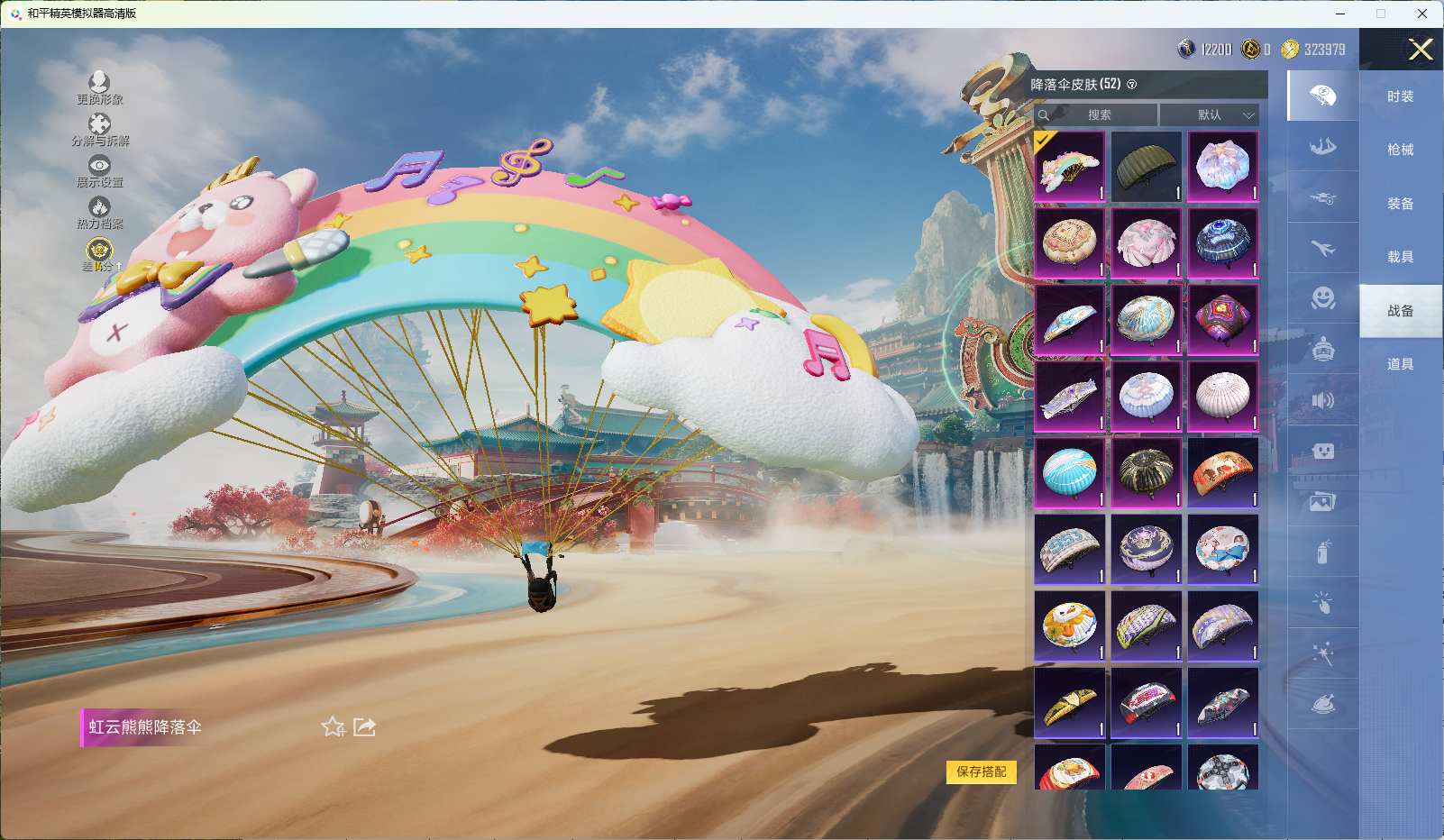Open the 默认 sort dropdown
Viewport: 1444px width, 840px height.
[1209, 115]
